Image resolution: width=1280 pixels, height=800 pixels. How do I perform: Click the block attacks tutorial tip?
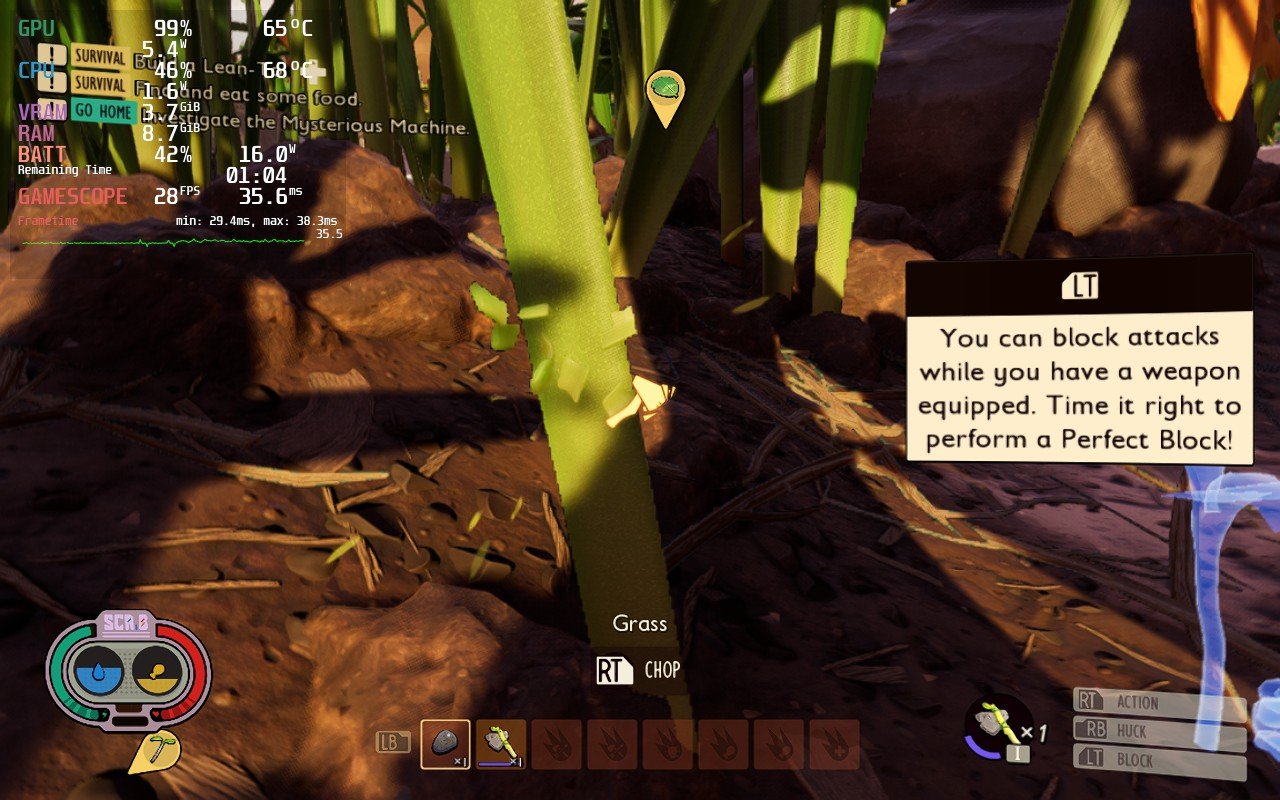[x=1079, y=360]
